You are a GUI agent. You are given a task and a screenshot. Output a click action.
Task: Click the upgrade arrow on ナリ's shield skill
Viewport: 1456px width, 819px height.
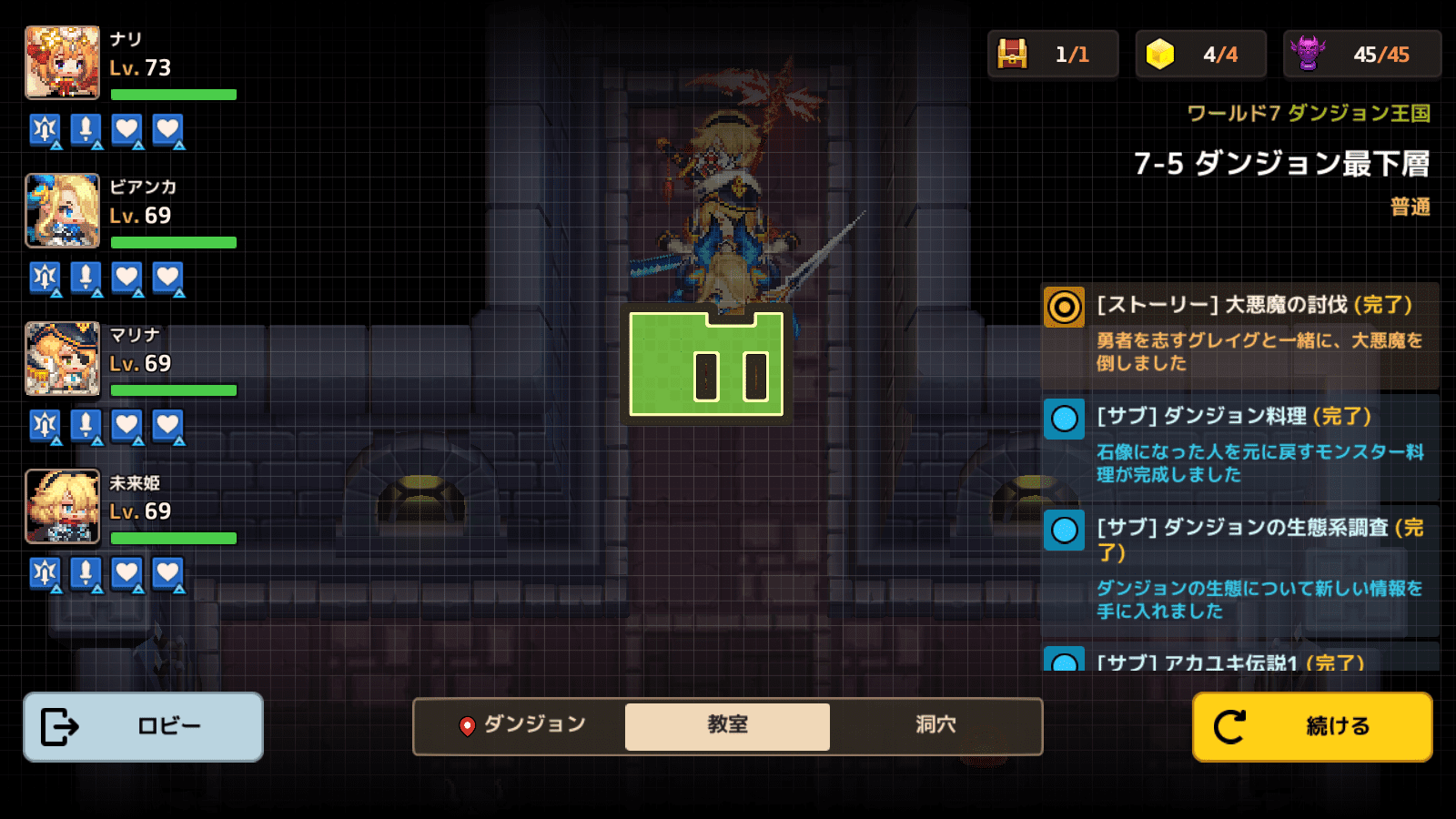[56, 144]
